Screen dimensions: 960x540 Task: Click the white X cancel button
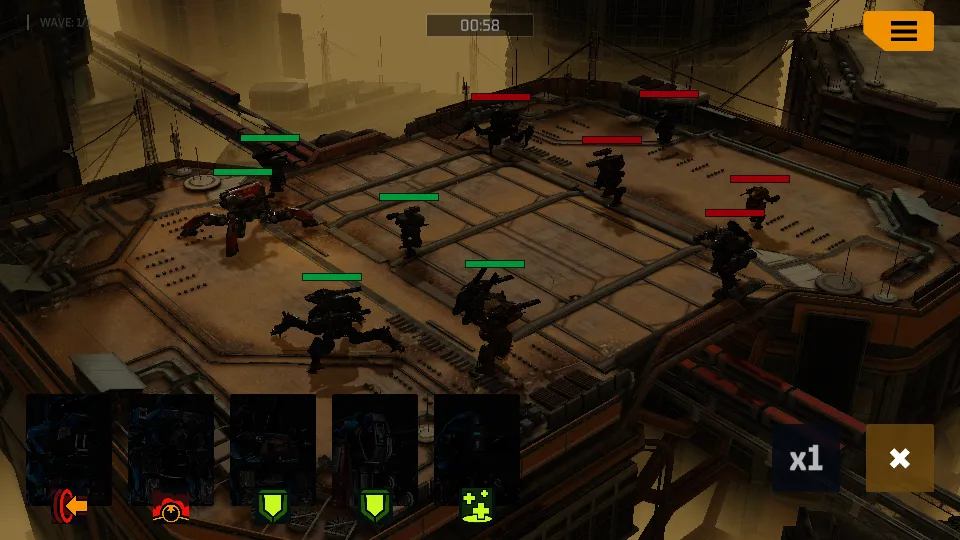[x=899, y=458]
